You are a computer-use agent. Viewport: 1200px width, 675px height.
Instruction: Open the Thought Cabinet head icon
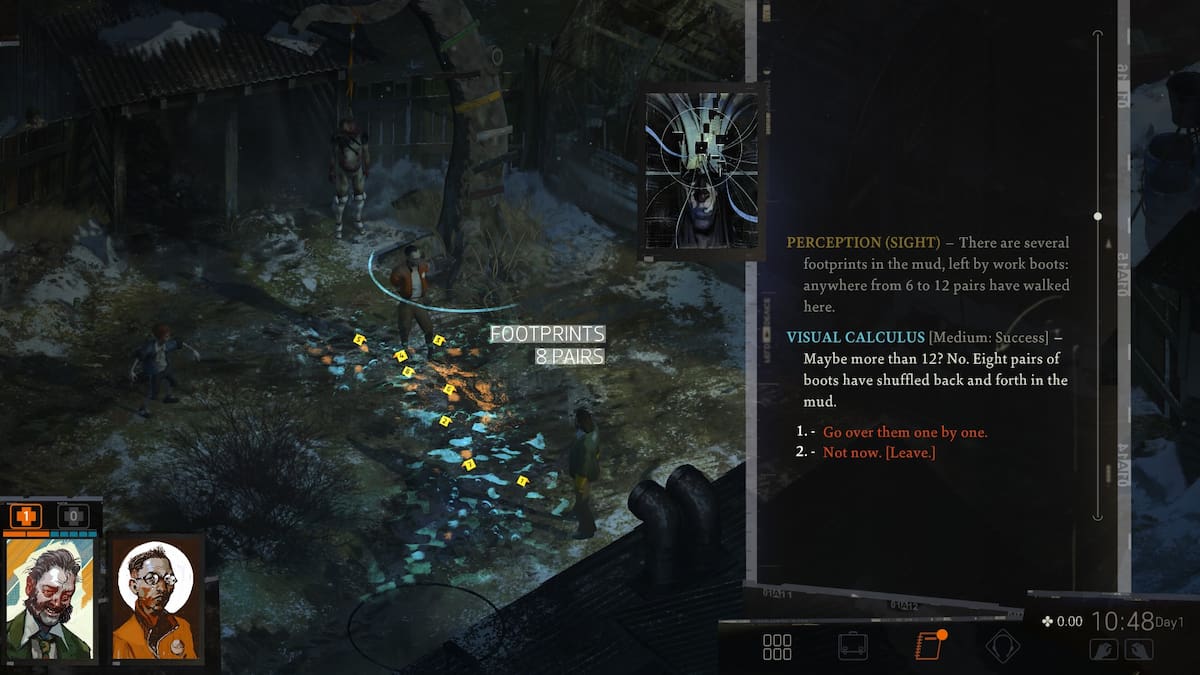1002,647
